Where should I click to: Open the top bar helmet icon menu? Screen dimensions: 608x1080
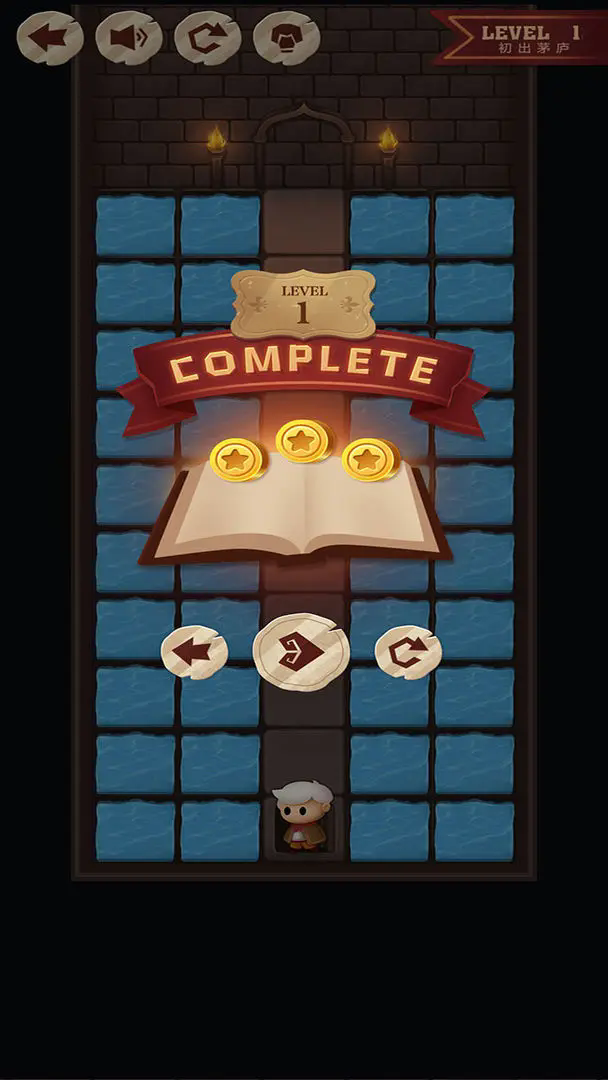286,38
